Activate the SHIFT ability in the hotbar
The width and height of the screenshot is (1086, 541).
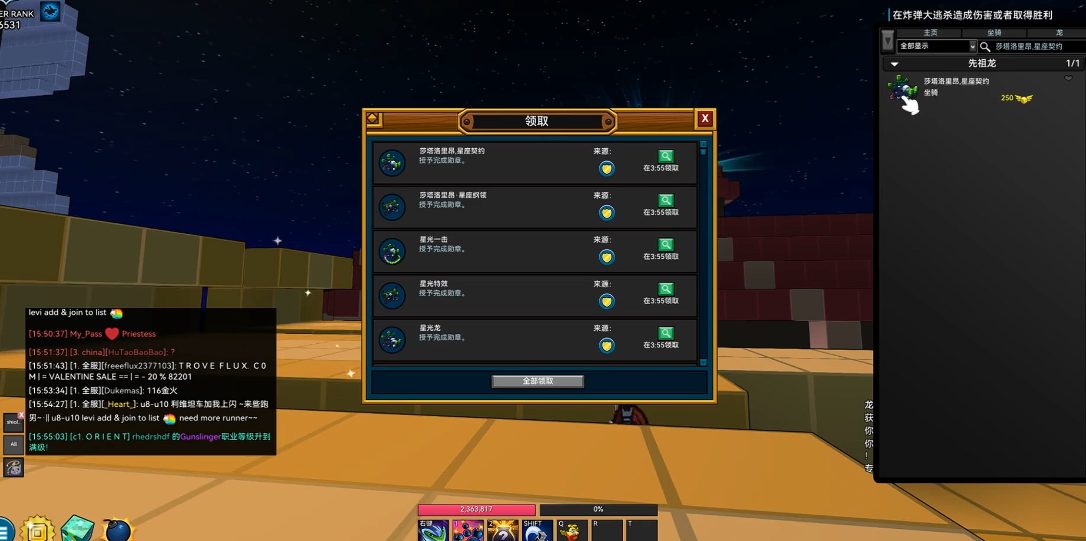click(535, 530)
